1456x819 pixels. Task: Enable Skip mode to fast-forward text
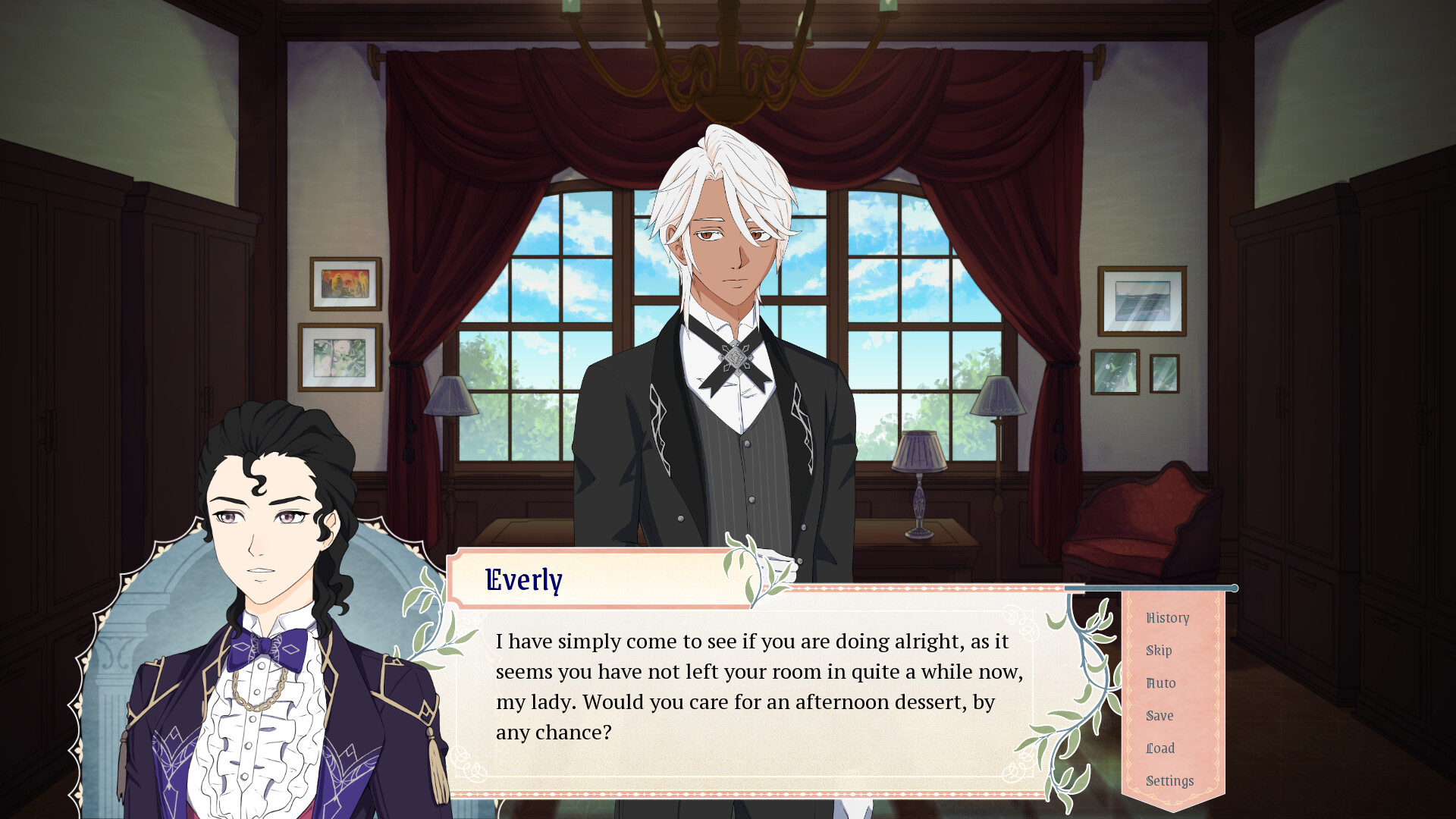pos(1159,651)
